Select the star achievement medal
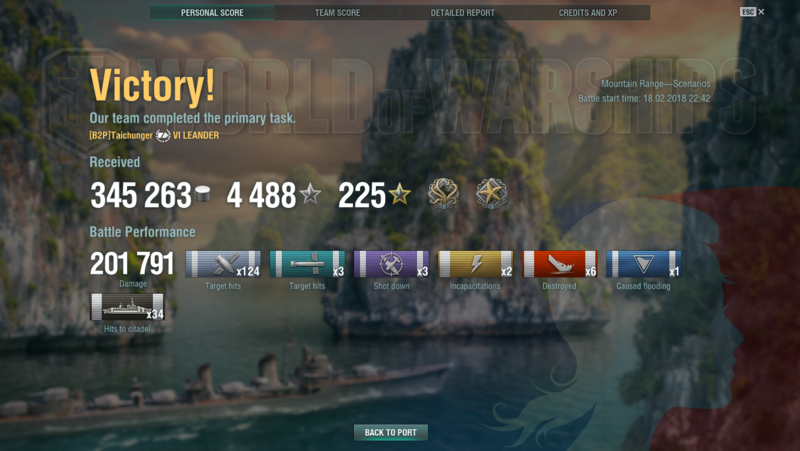The image size is (800, 451). (x=491, y=194)
